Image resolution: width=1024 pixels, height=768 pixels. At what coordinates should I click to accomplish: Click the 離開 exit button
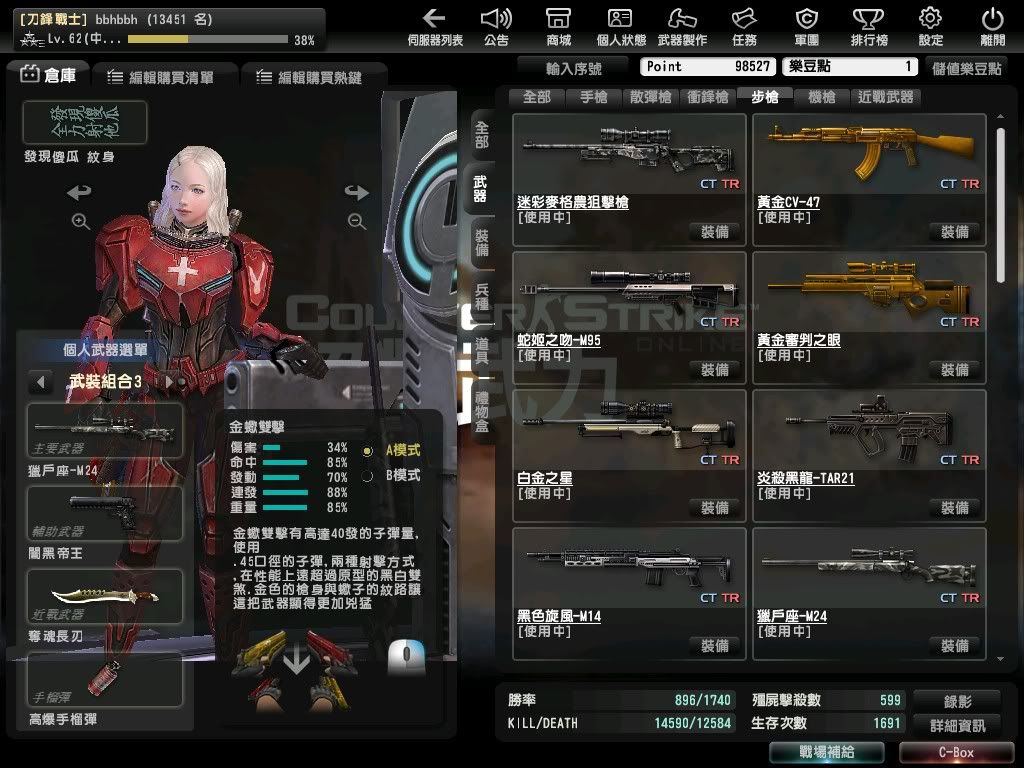(992, 26)
